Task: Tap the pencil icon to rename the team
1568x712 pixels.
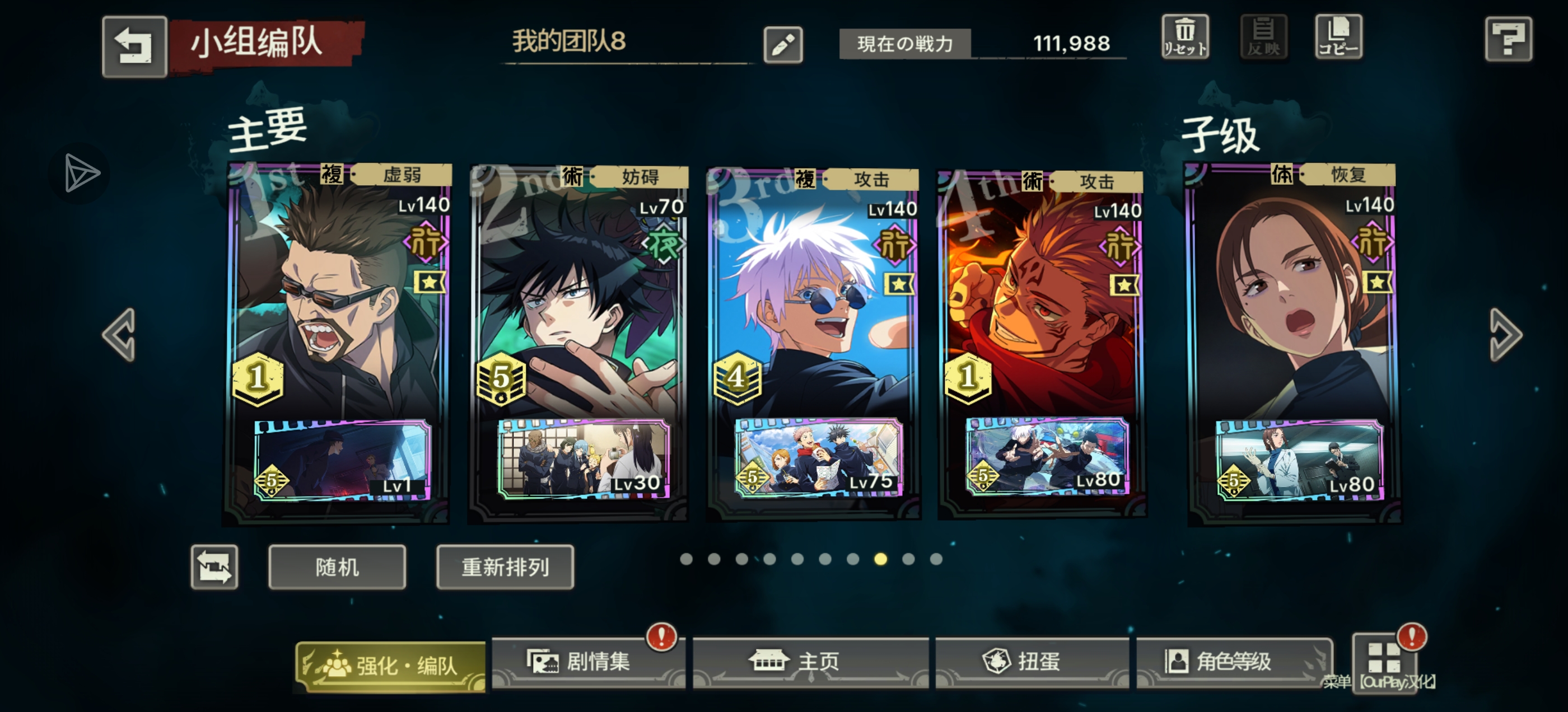Action: click(x=785, y=45)
